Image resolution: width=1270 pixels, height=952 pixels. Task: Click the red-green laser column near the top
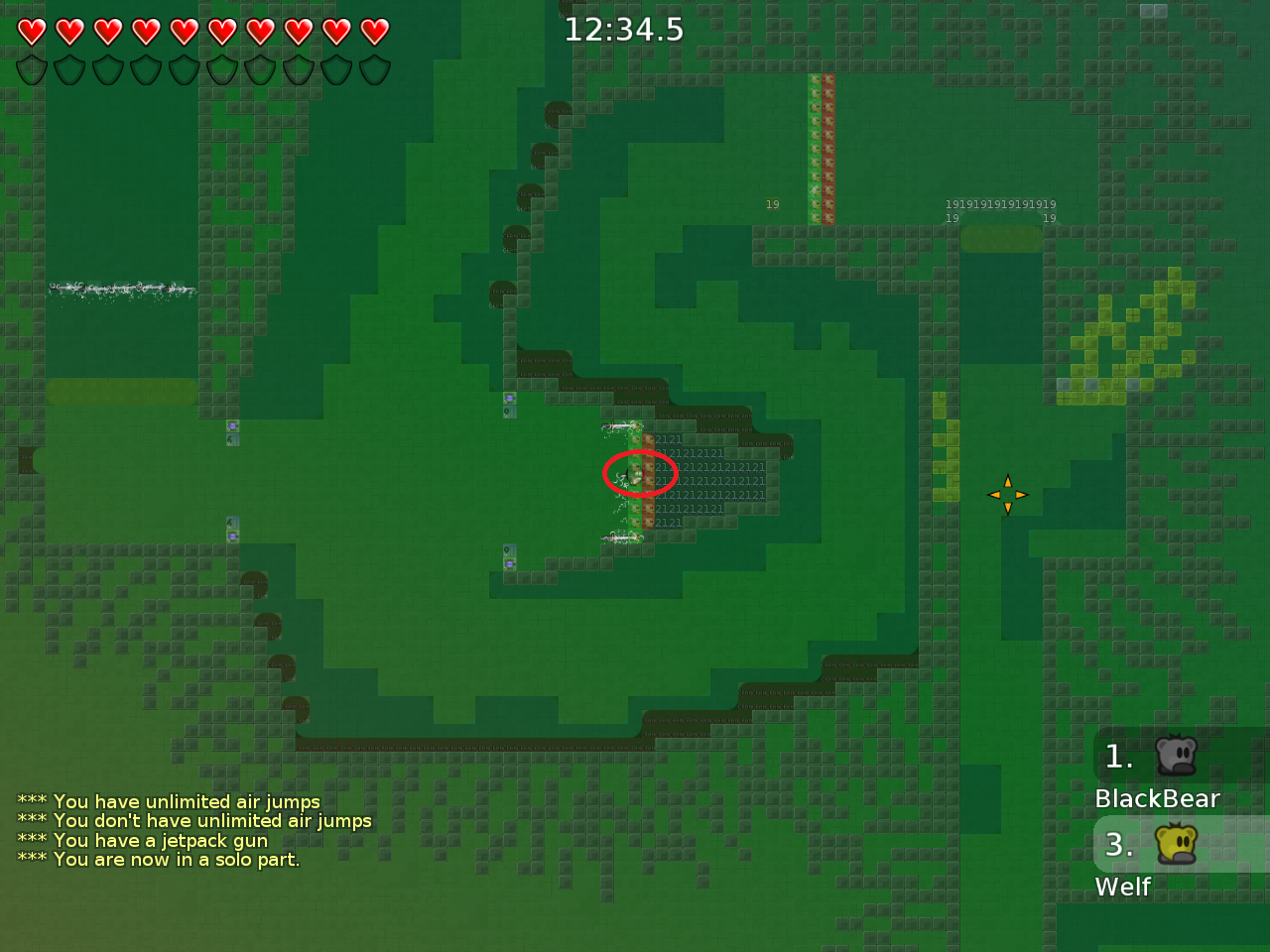pyautogui.click(x=823, y=147)
